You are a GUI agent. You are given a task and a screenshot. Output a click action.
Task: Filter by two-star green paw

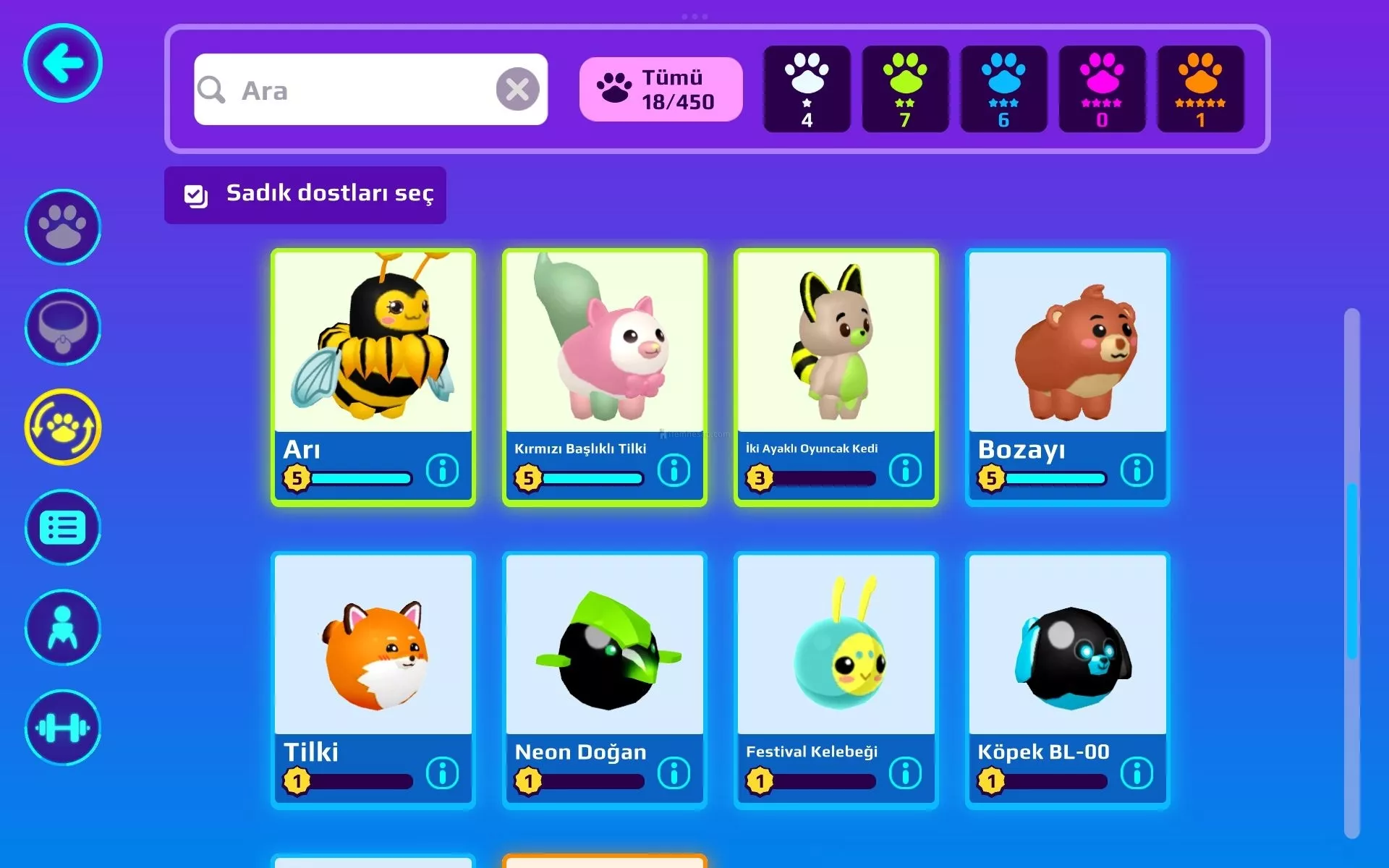[x=905, y=90]
